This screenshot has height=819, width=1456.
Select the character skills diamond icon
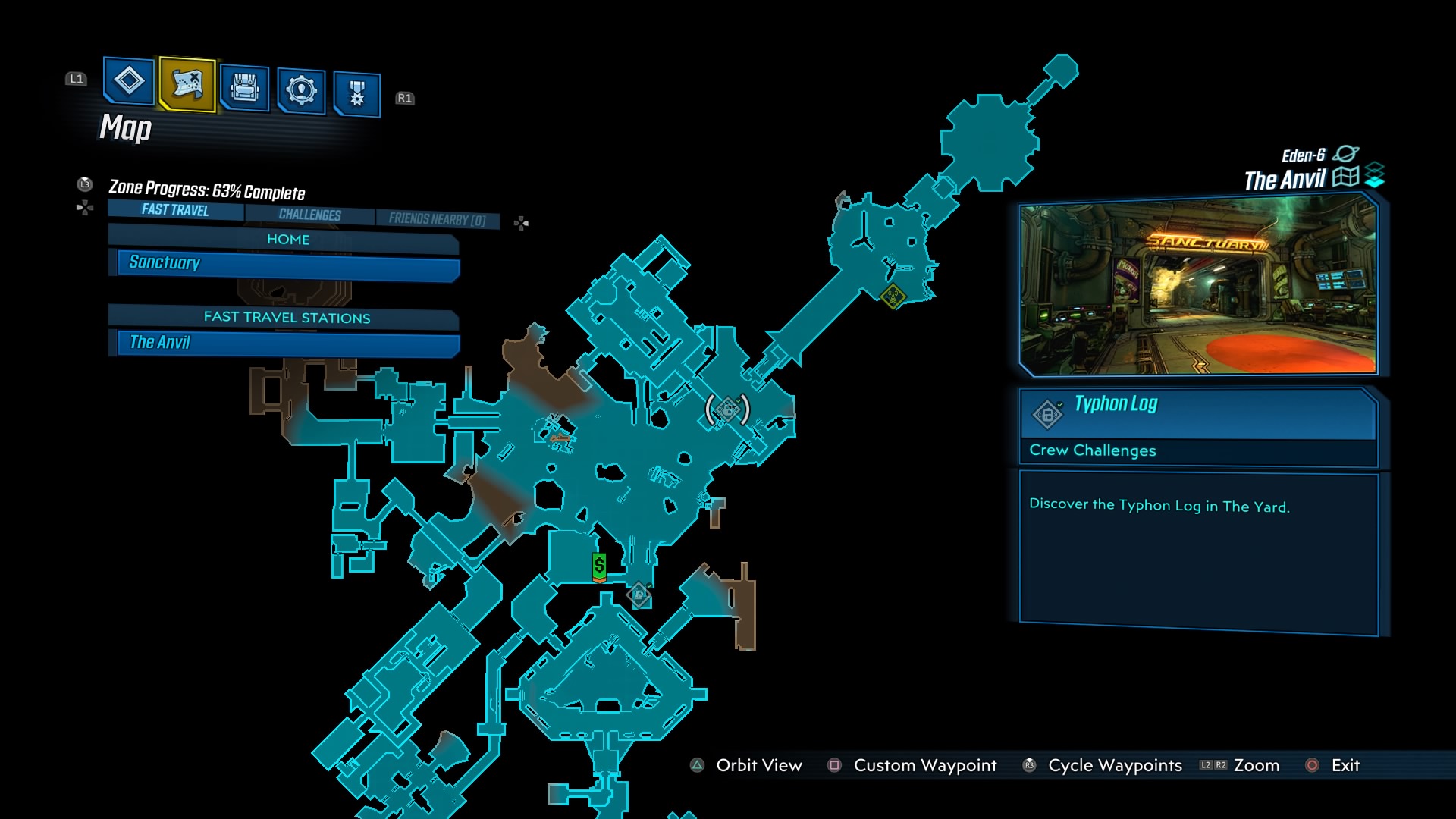coord(127,85)
